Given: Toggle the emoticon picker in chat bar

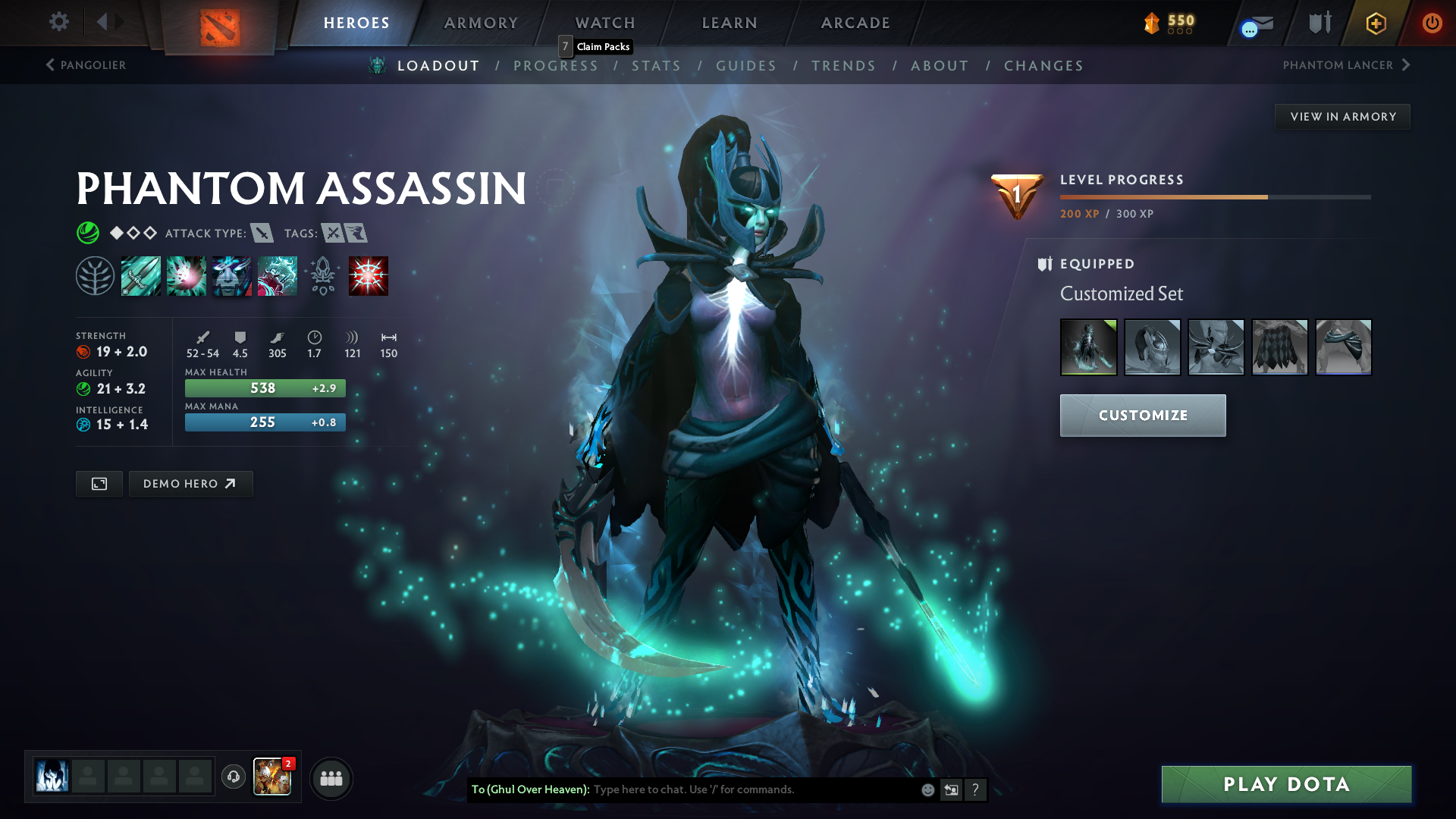Looking at the screenshot, I should click(927, 789).
